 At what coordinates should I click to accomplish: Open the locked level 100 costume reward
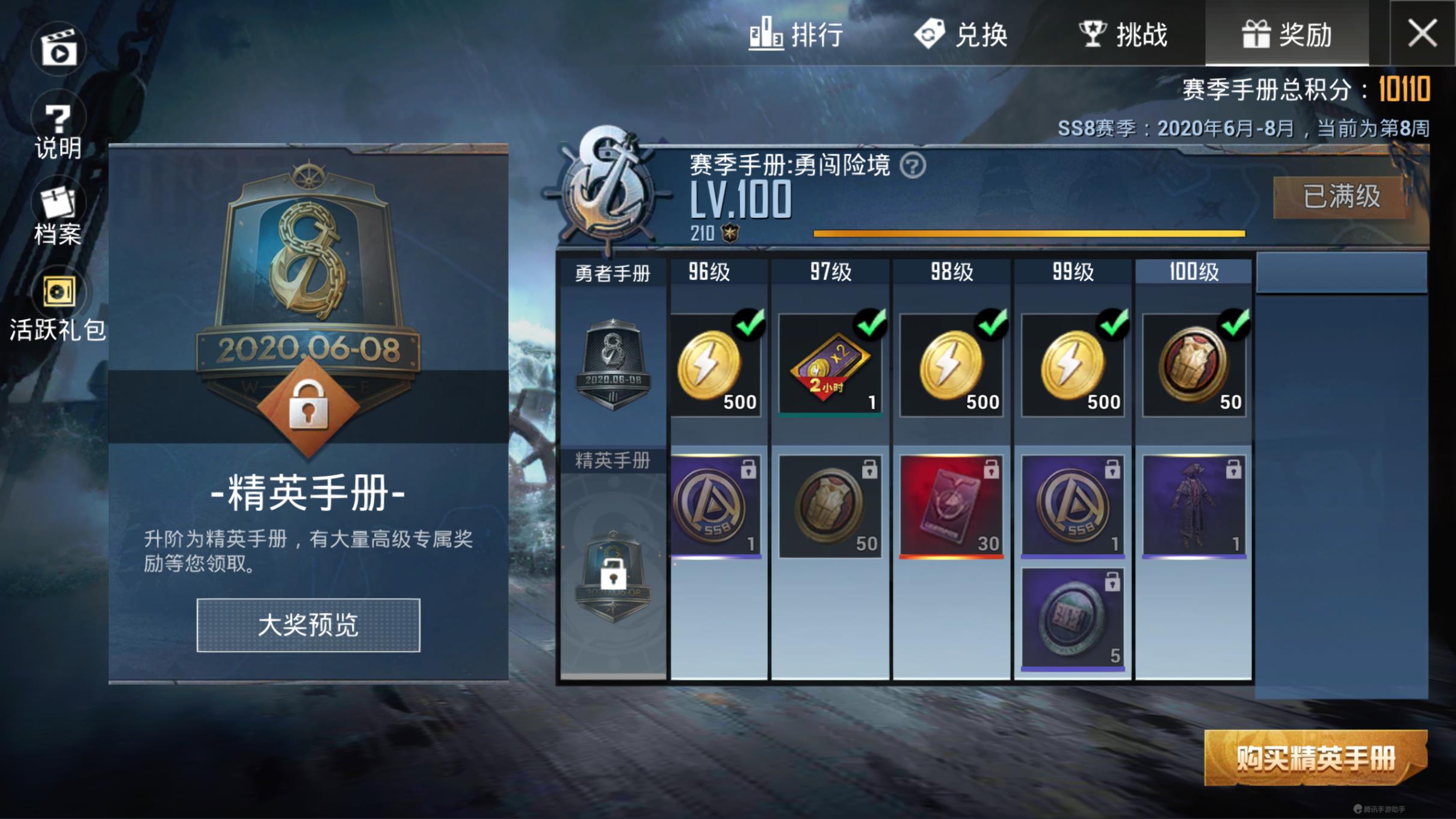pos(1194,507)
